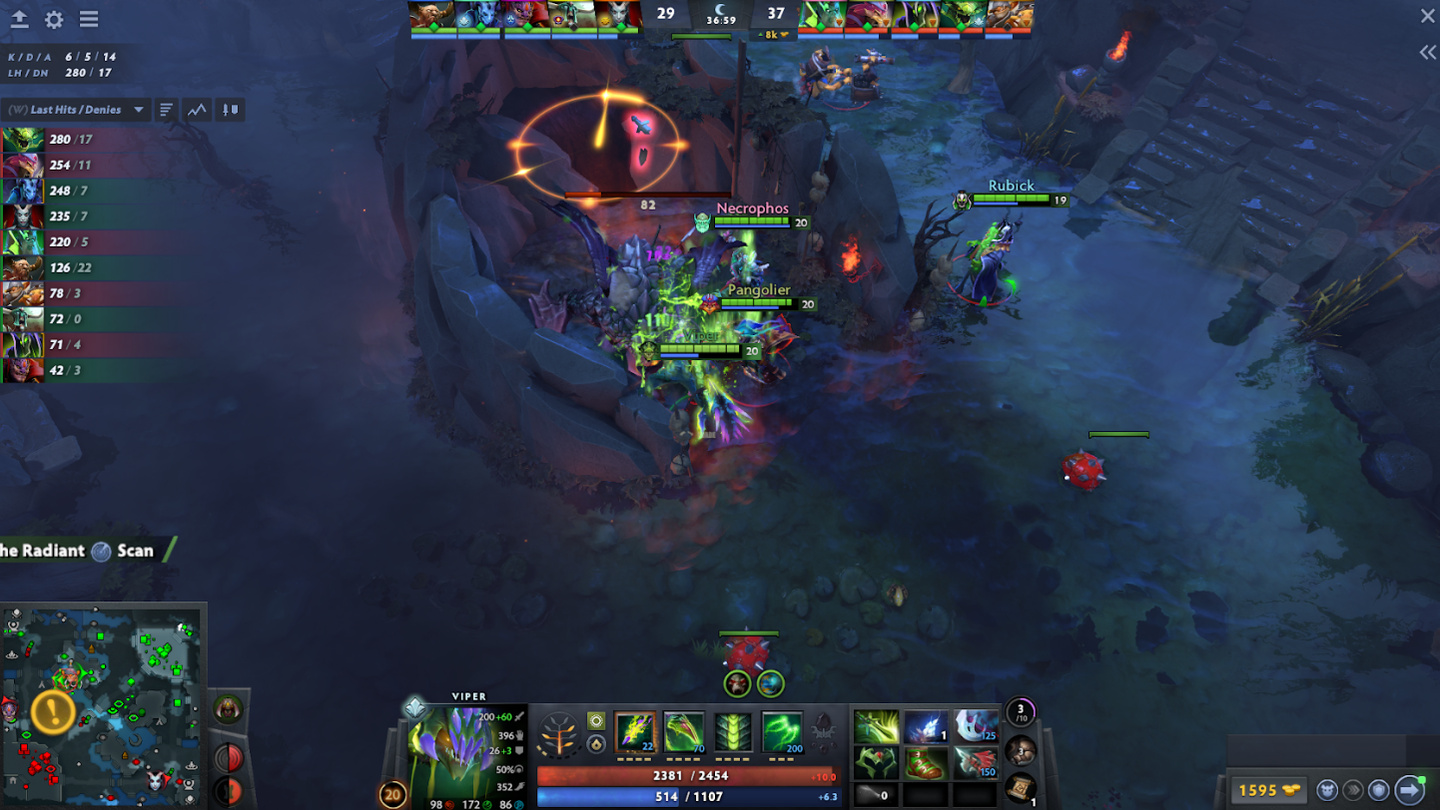This screenshot has height=810, width=1440.
Task: Open the hamburger main menu
Action: tap(89, 19)
